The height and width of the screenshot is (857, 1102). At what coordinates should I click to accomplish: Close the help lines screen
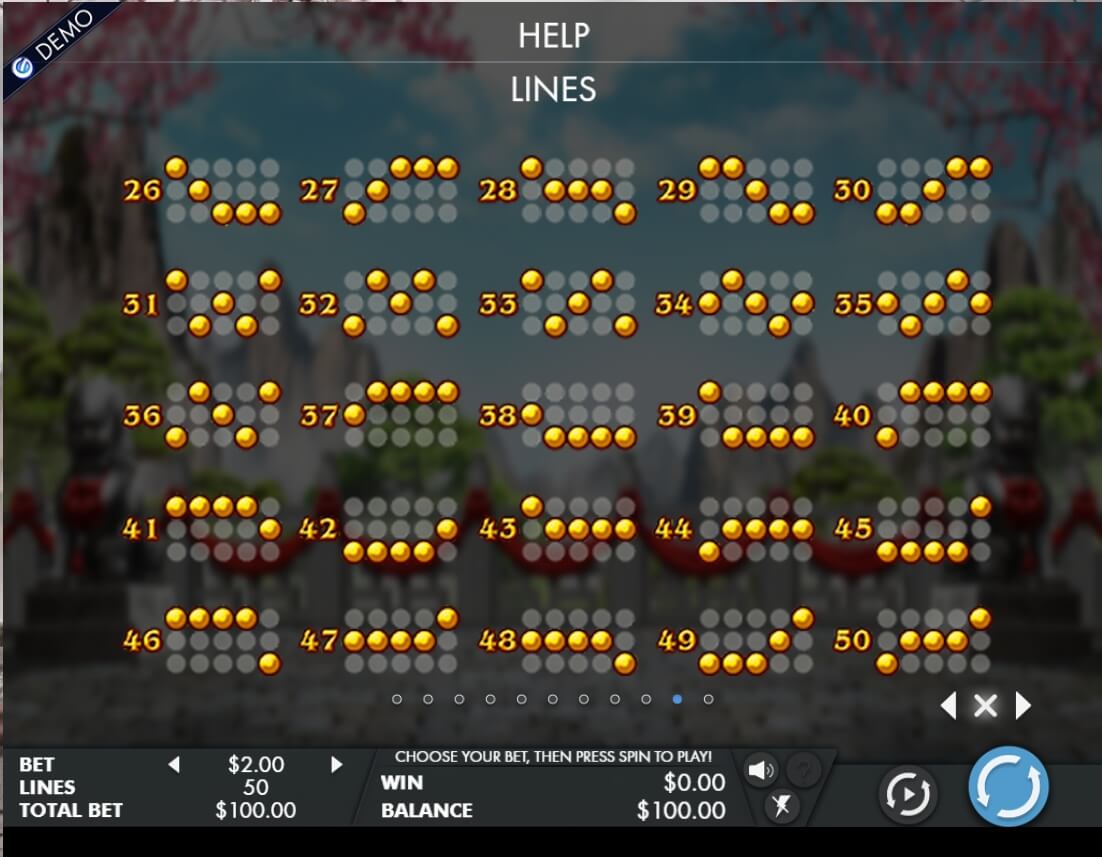[x=985, y=707]
